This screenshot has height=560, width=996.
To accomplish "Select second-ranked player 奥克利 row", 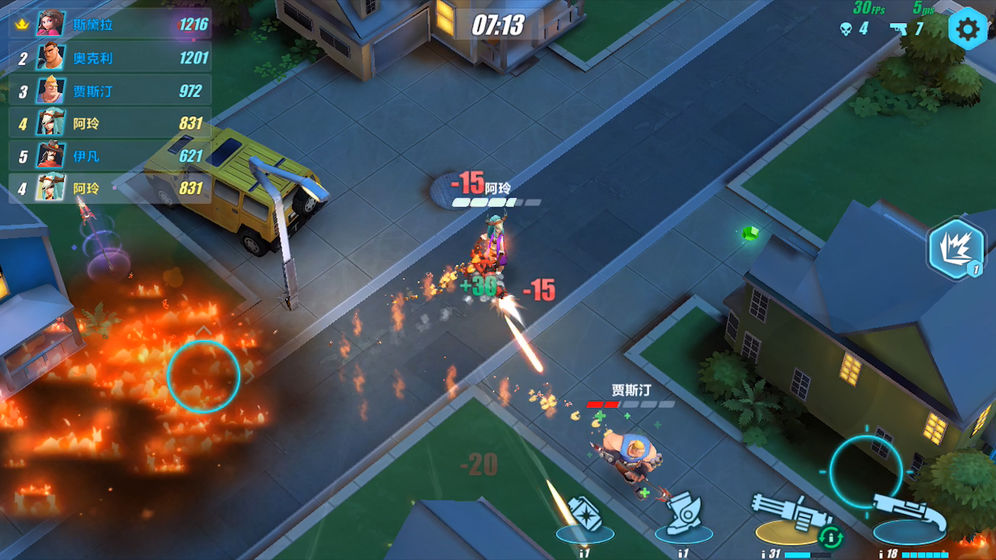I will [110, 58].
